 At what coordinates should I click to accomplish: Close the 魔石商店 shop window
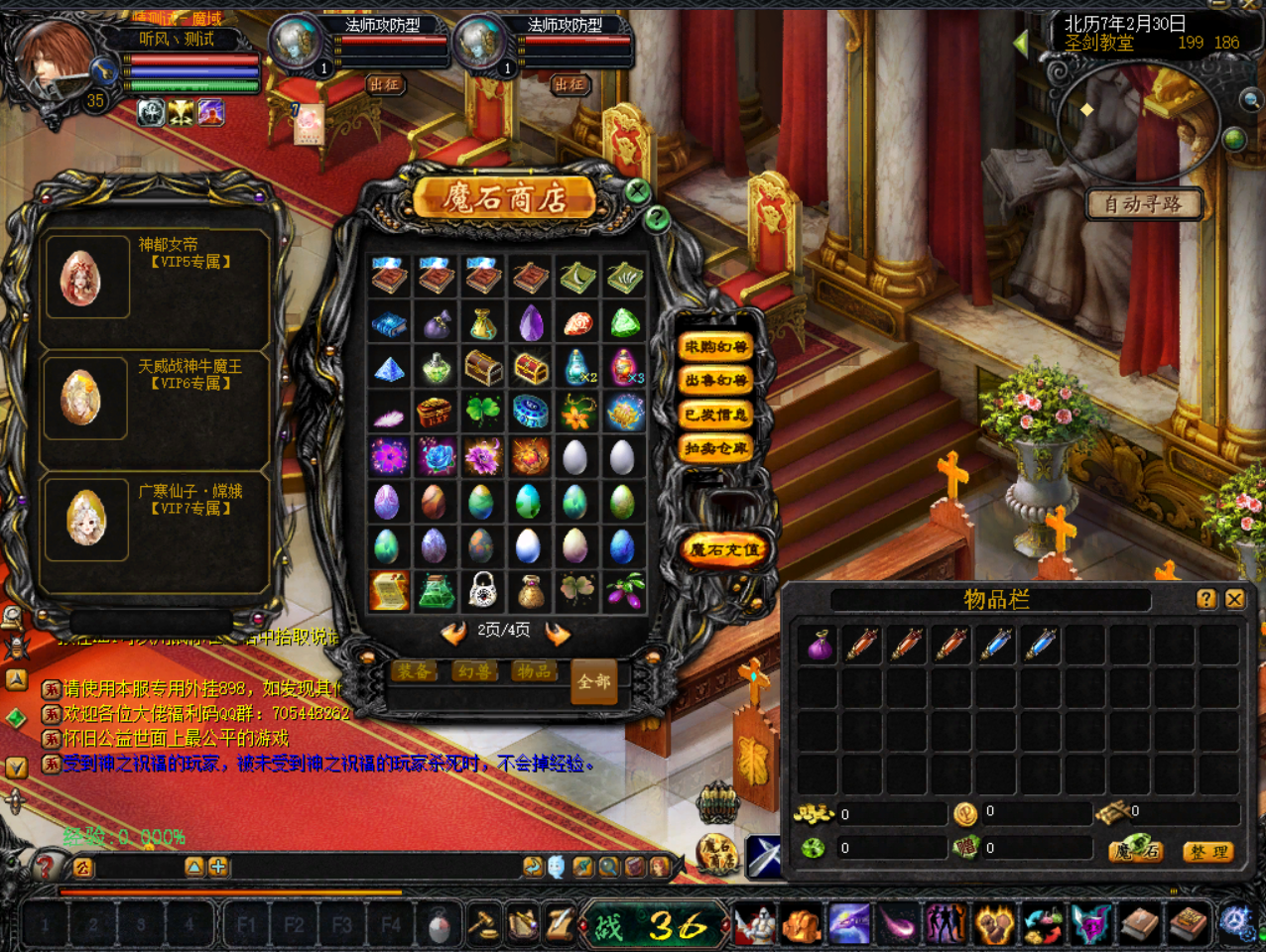(637, 189)
